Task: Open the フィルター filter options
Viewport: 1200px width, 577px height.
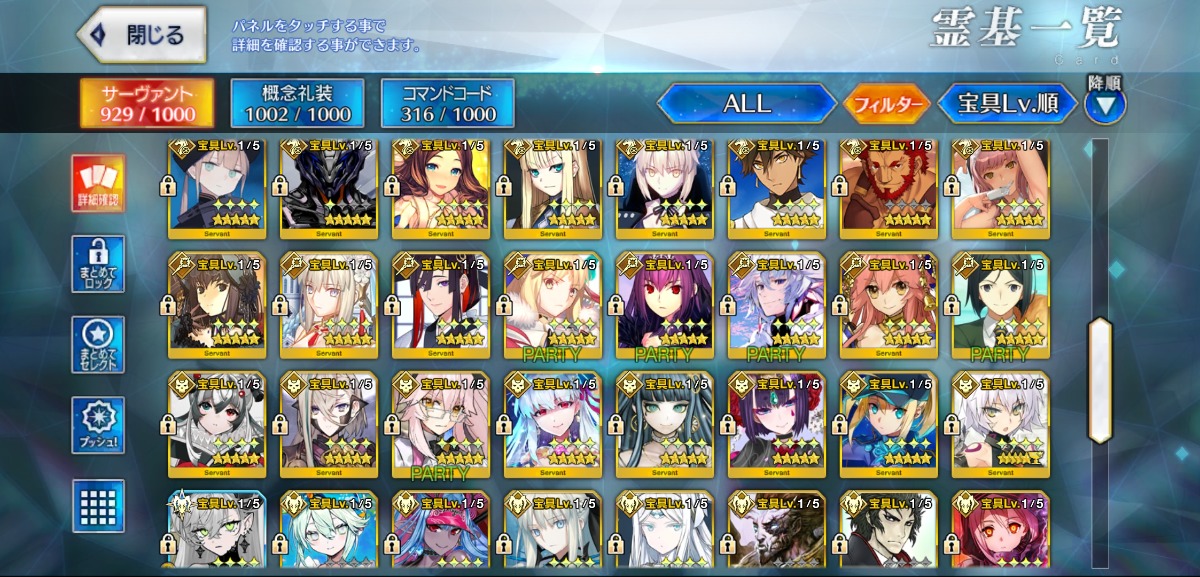Action: [x=887, y=103]
